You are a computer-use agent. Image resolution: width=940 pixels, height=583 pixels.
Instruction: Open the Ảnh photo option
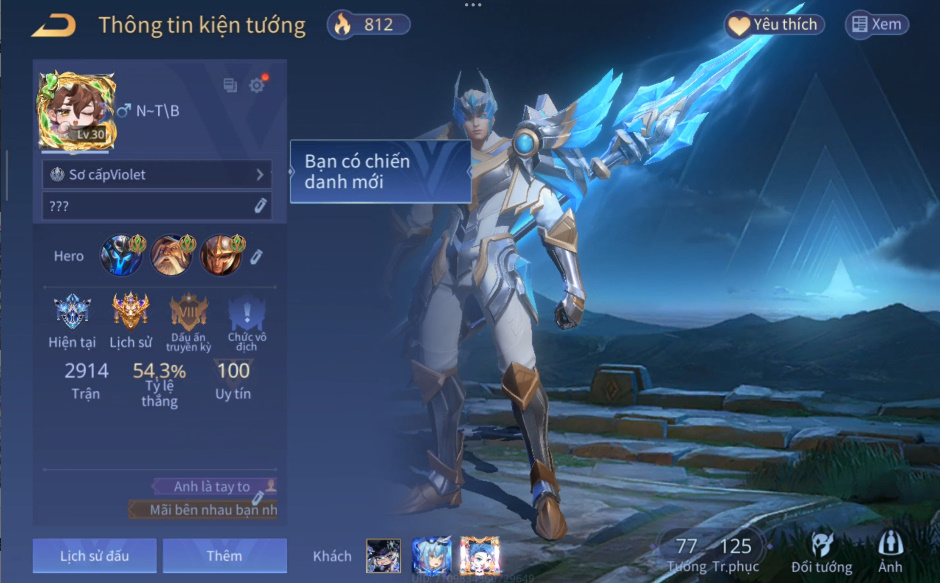point(889,552)
